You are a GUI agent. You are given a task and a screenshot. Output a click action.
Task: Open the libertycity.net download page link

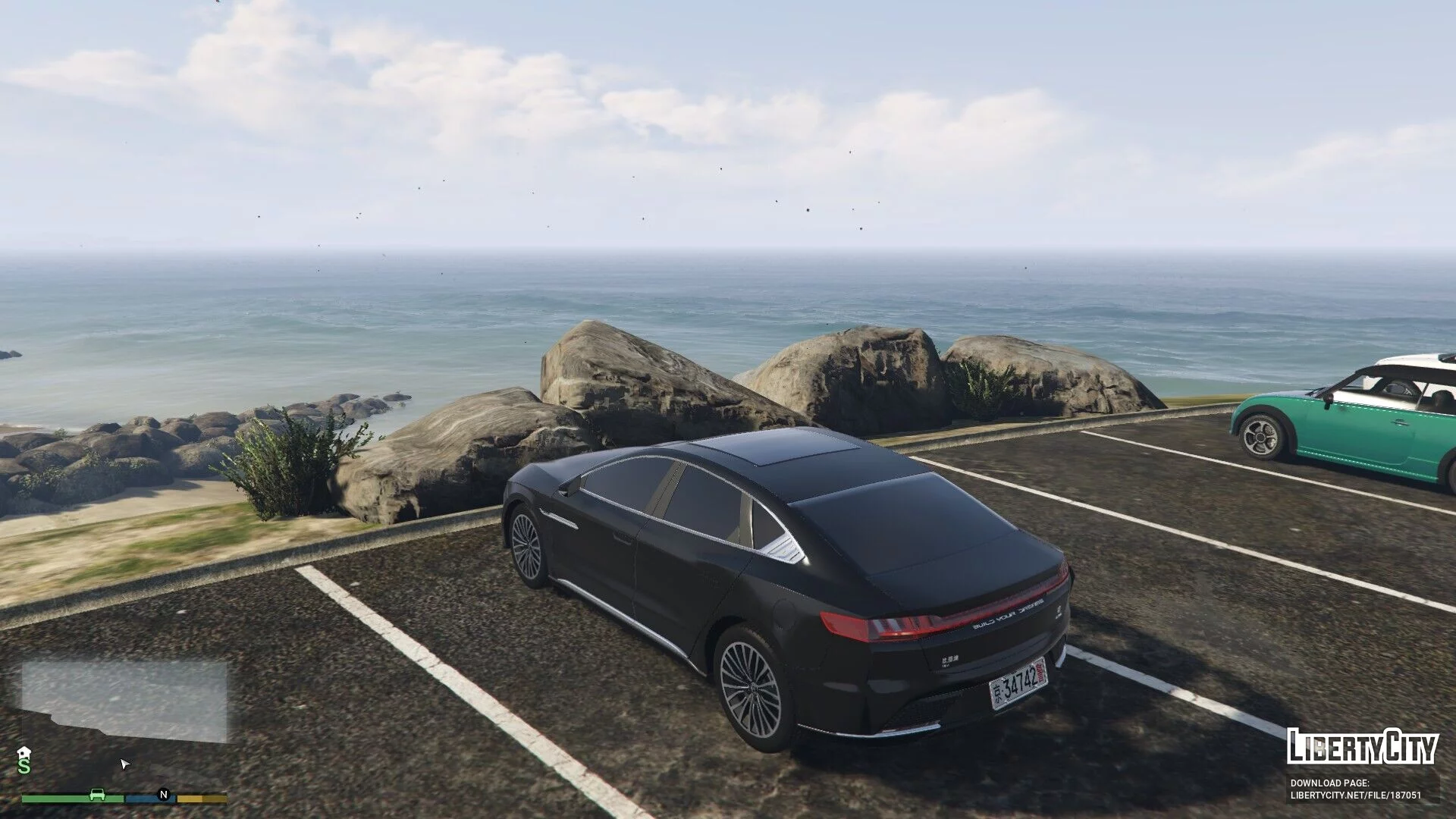(x=1356, y=795)
